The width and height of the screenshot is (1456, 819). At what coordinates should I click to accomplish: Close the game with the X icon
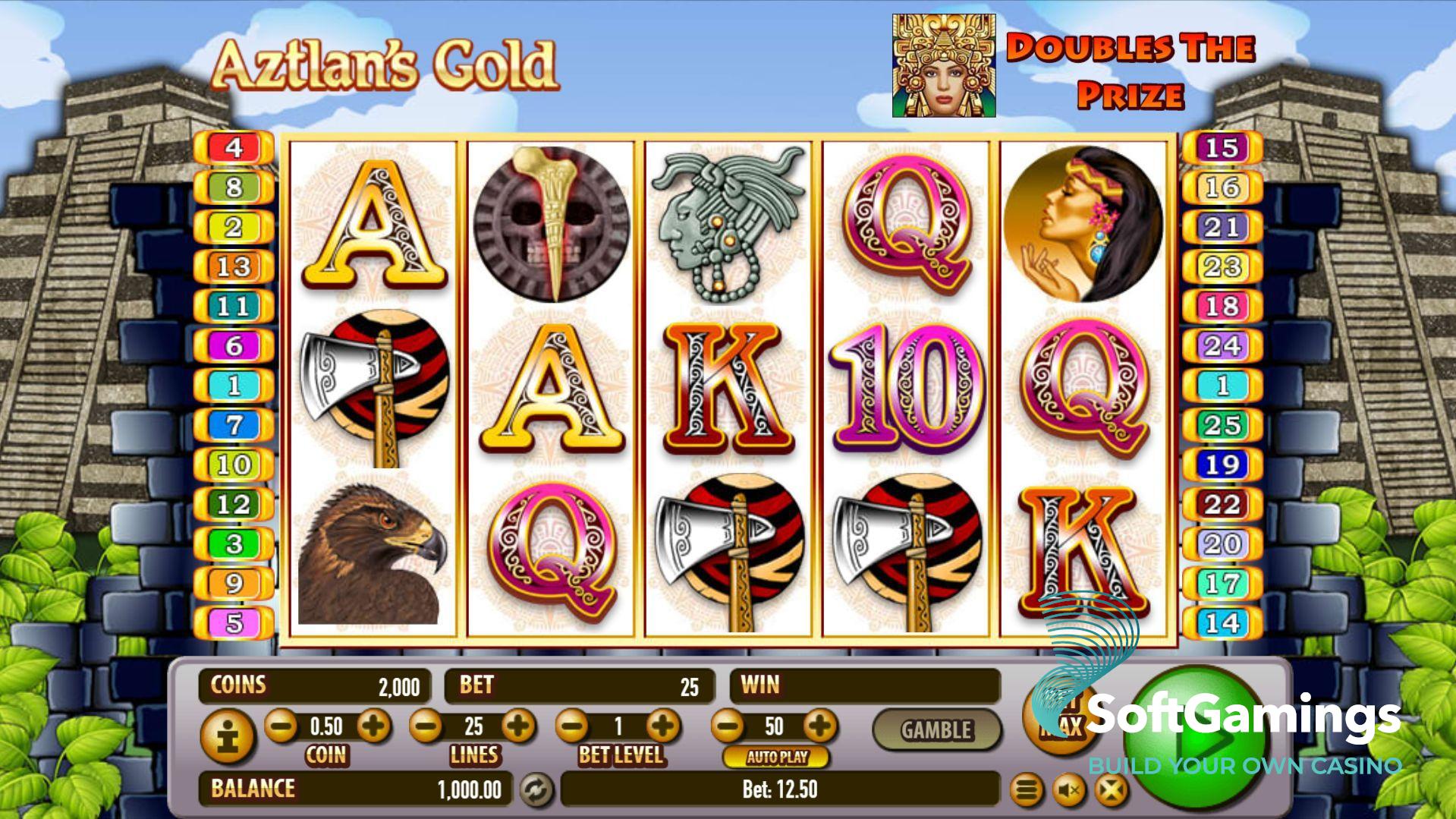tap(1111, 791)
